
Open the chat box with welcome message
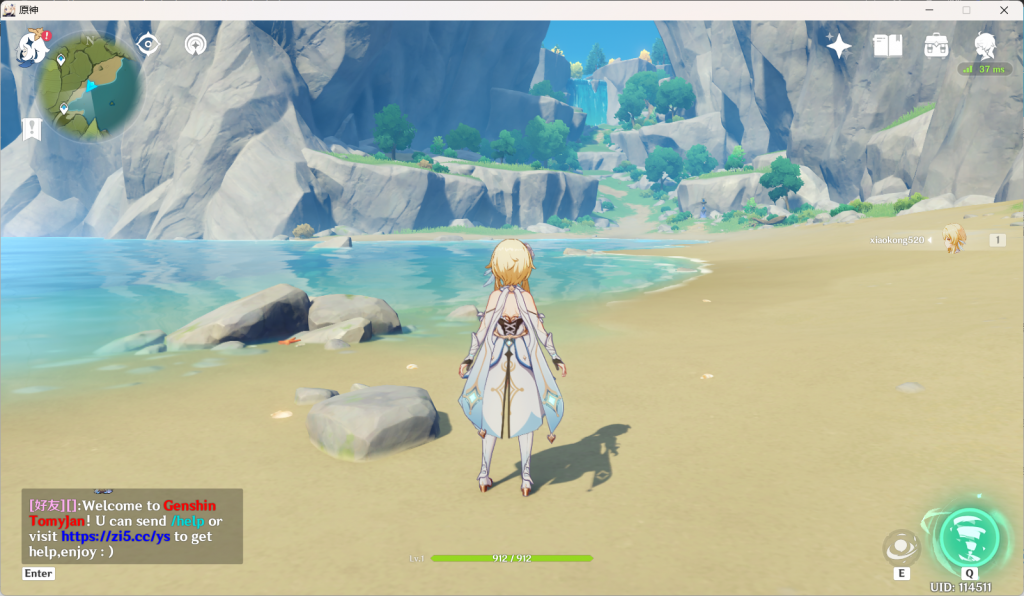(132, 526)
